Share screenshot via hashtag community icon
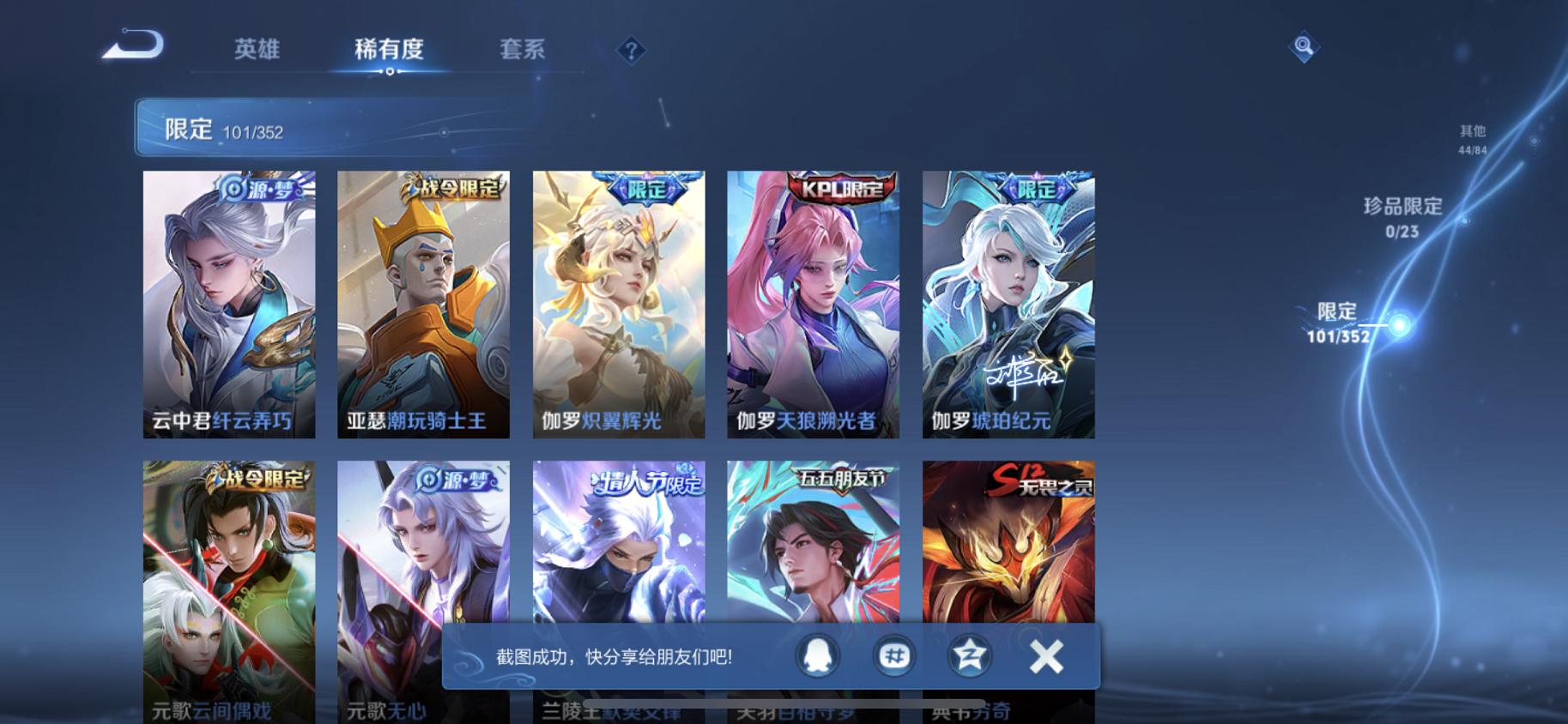Image resolution: width=1568 pixels, height=724 pixels. pyautogui.click(x=893, y=655)
